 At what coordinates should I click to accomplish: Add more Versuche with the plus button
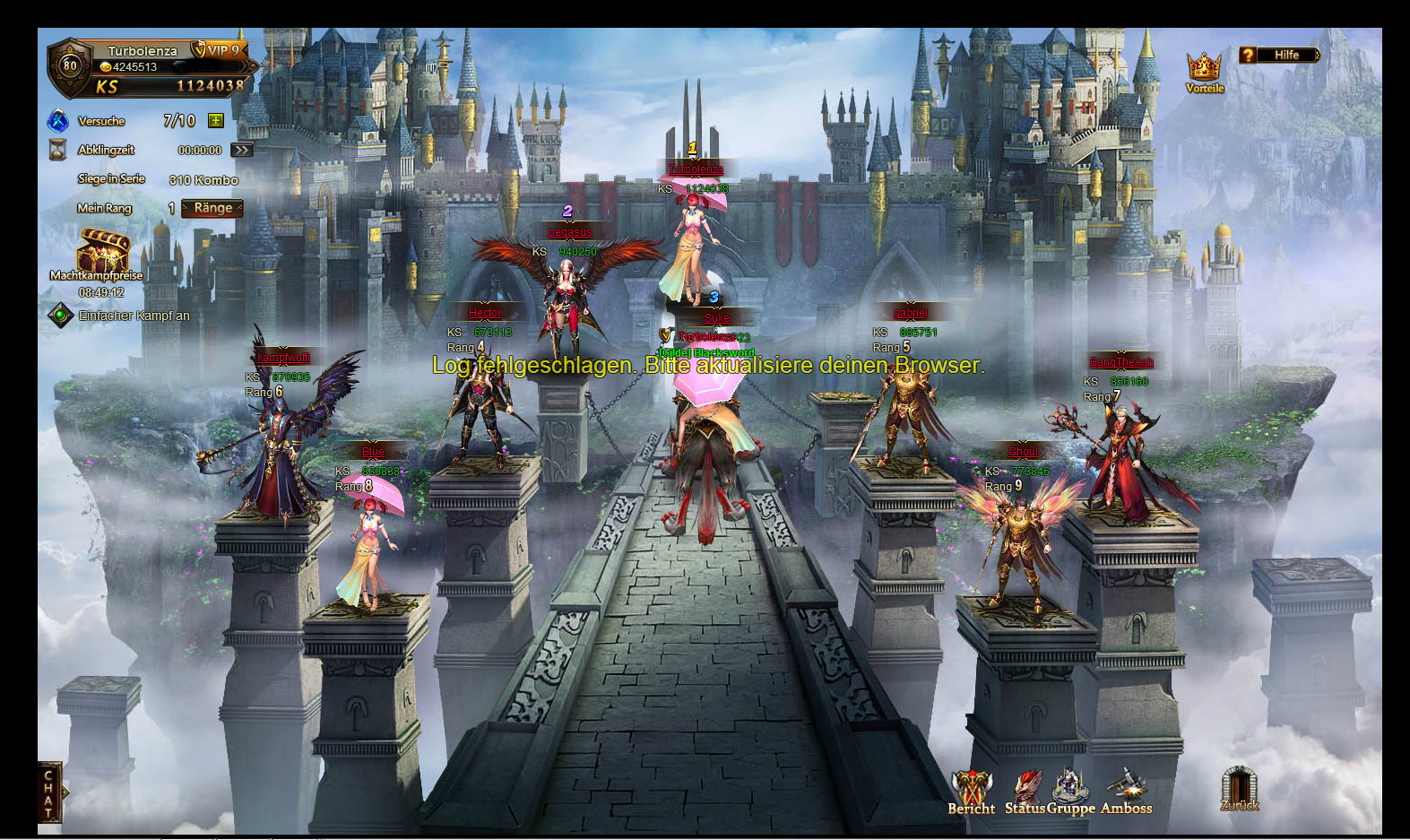point(215,120)
